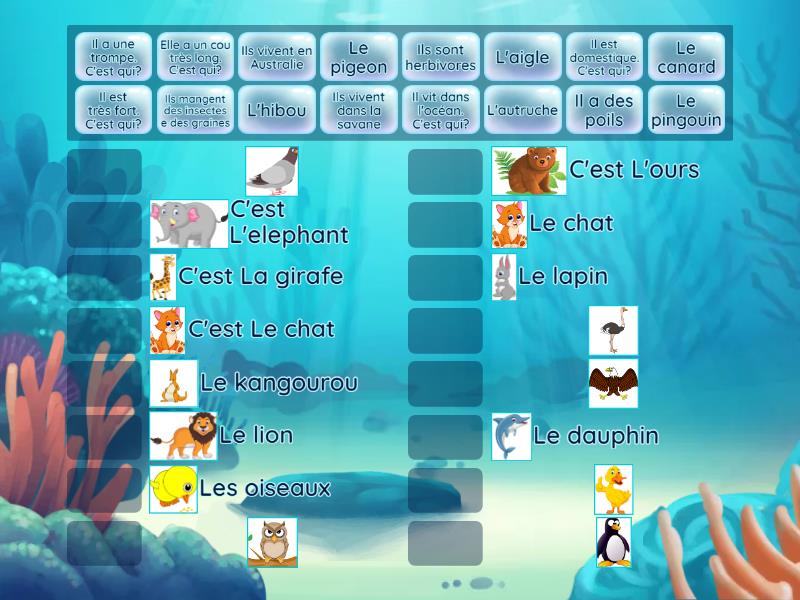Select the empty slot next to "Les oiseaux"

click(x=104, y=490)
